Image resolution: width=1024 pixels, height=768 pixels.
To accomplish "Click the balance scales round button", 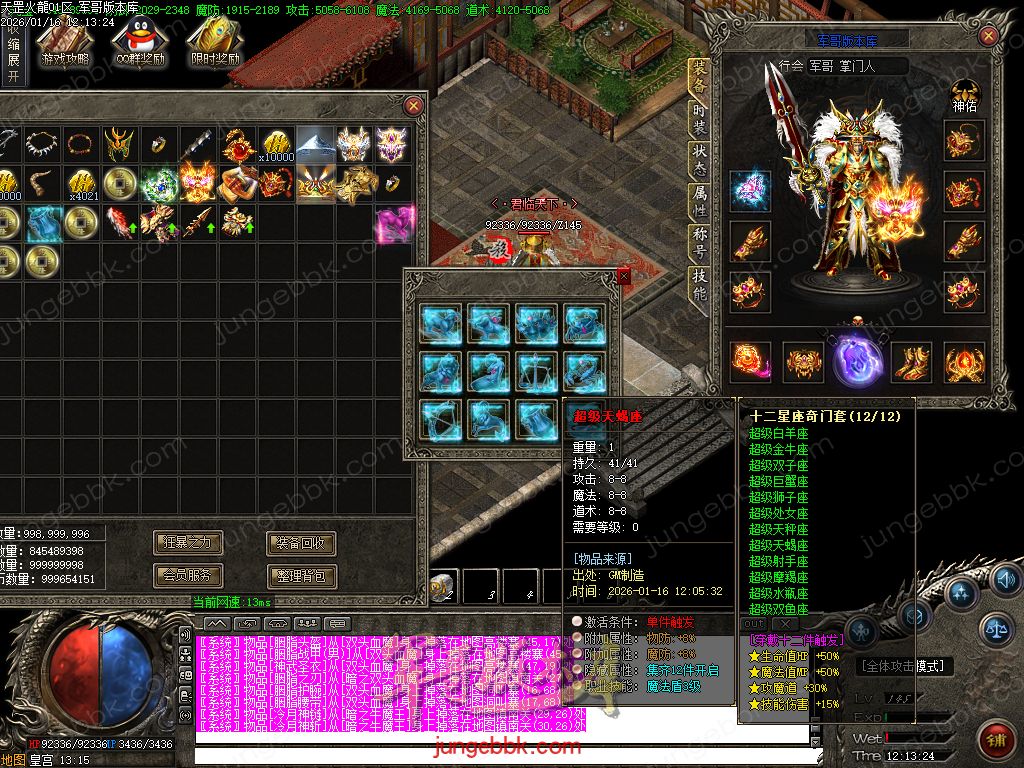I will (995, 628).
